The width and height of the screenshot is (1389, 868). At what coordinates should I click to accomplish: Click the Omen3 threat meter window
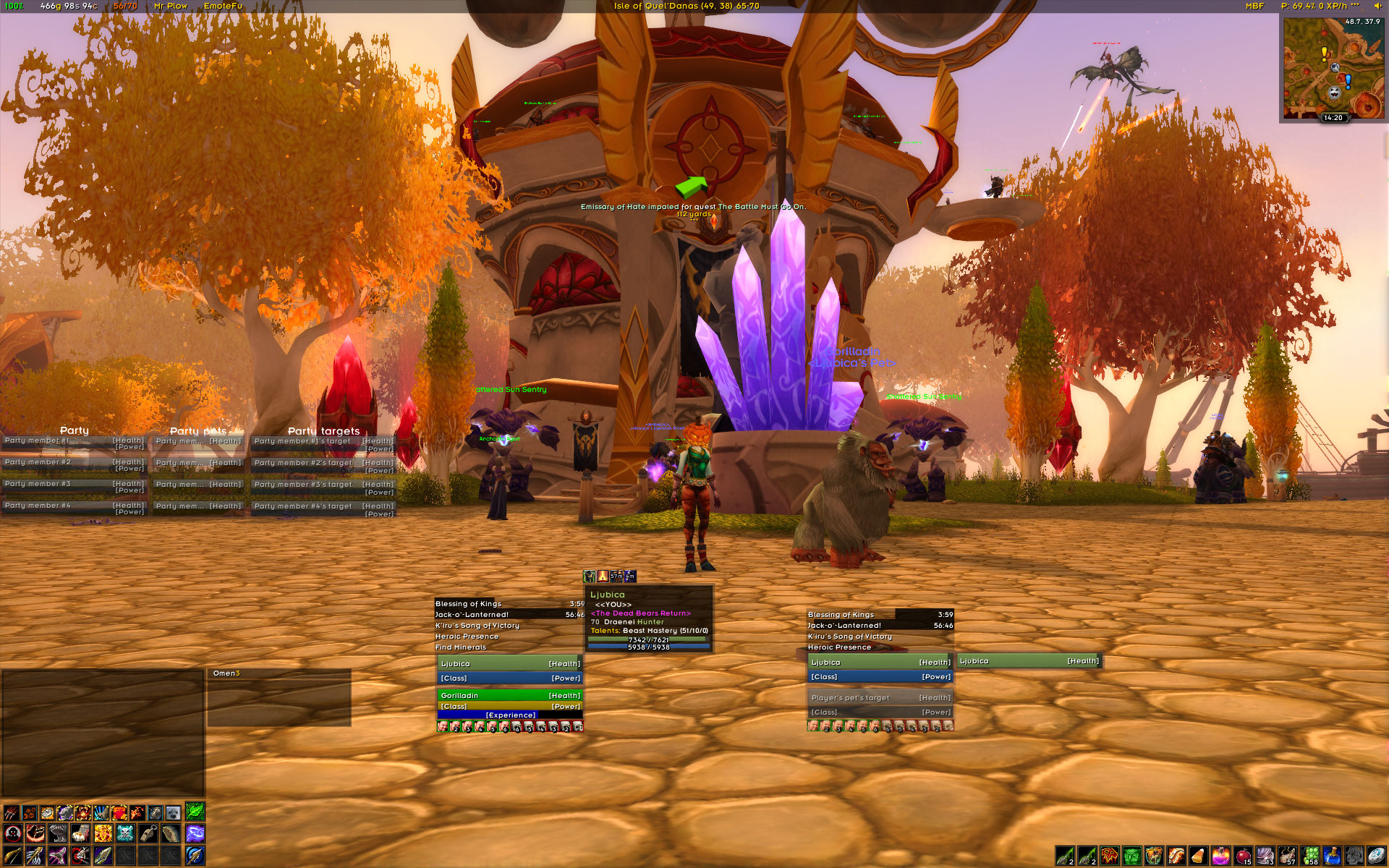[279, 697]
